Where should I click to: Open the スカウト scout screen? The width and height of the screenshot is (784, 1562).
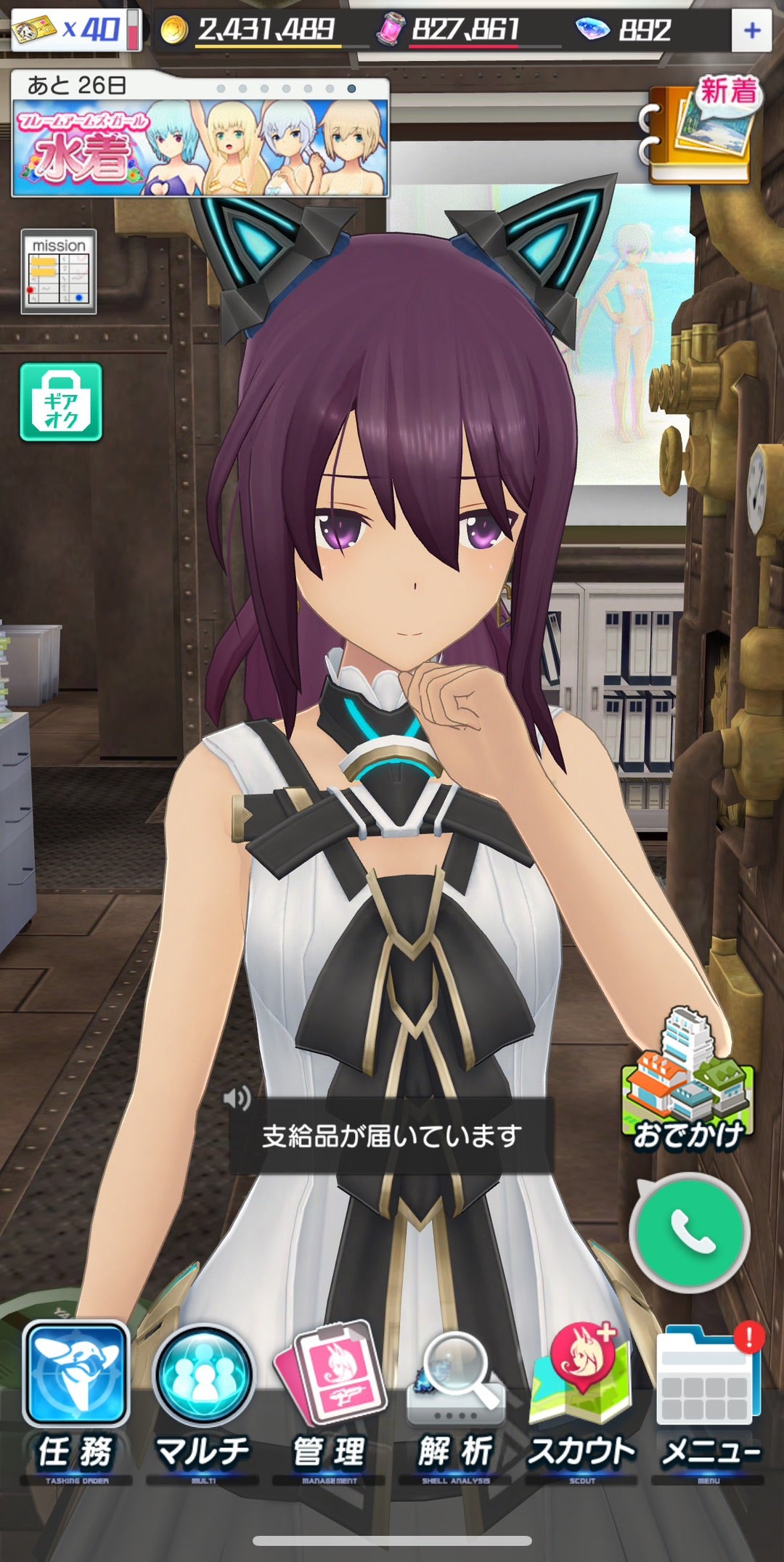click(x=581, y=1398)
